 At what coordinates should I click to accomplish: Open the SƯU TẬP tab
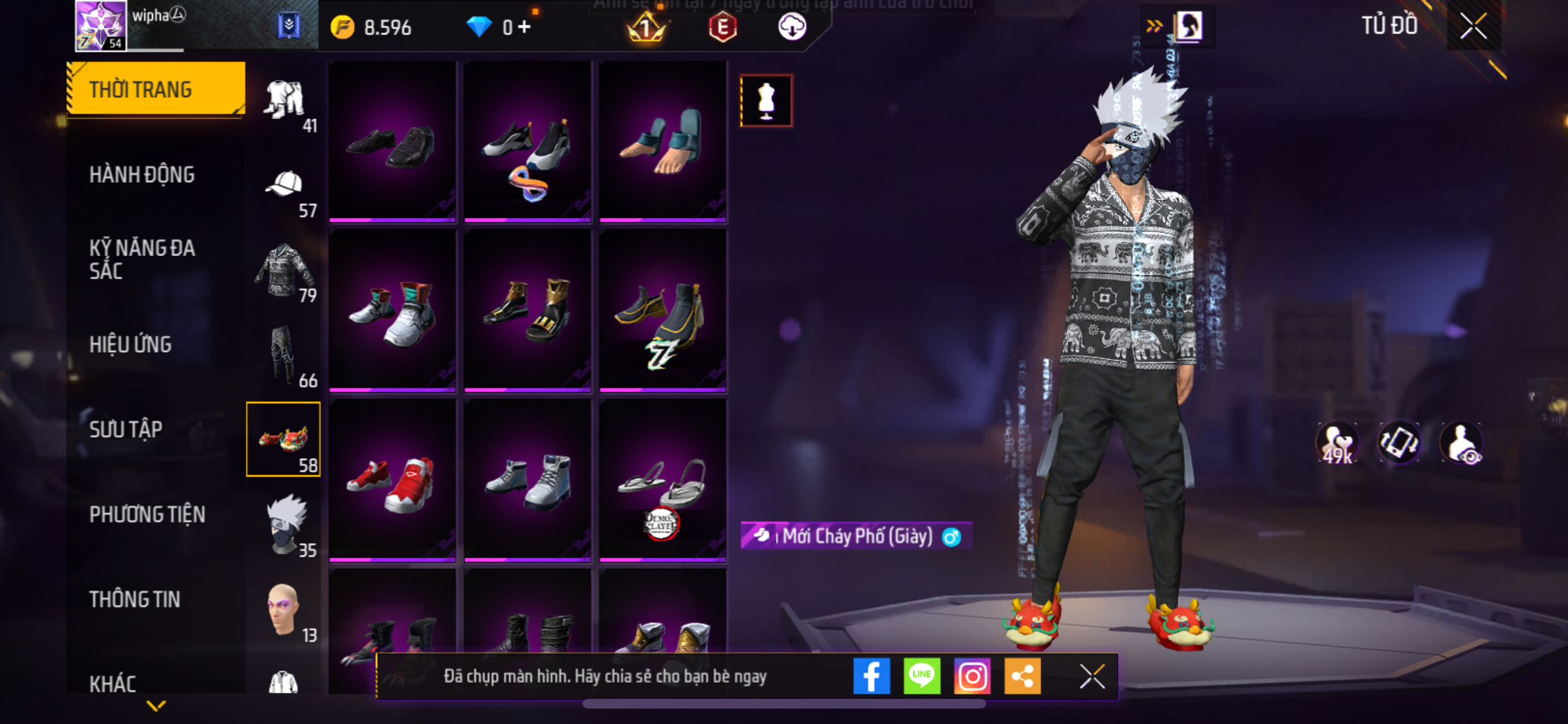(126, 429)
